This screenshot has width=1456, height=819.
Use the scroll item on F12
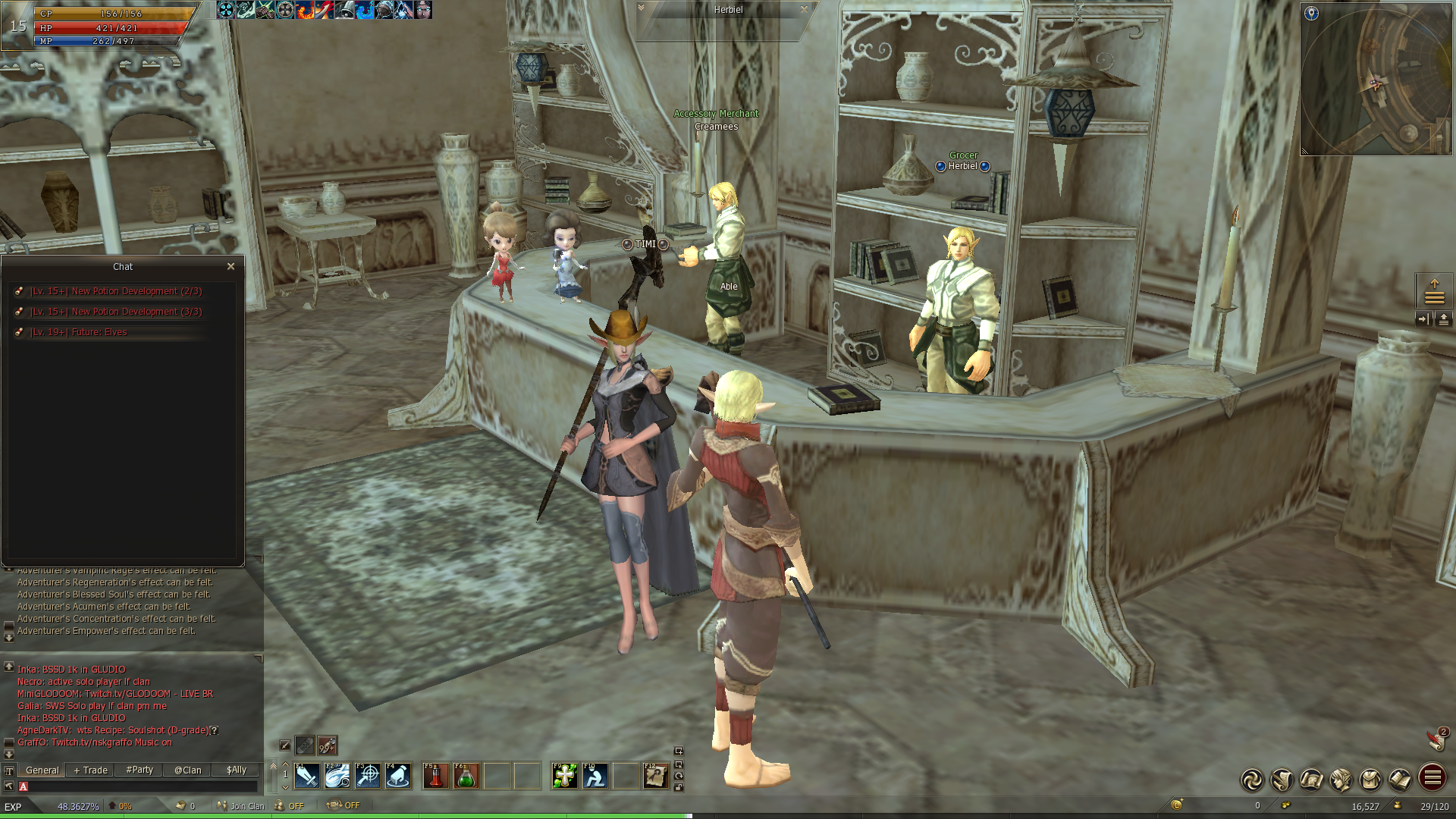(x=656, y=776)
